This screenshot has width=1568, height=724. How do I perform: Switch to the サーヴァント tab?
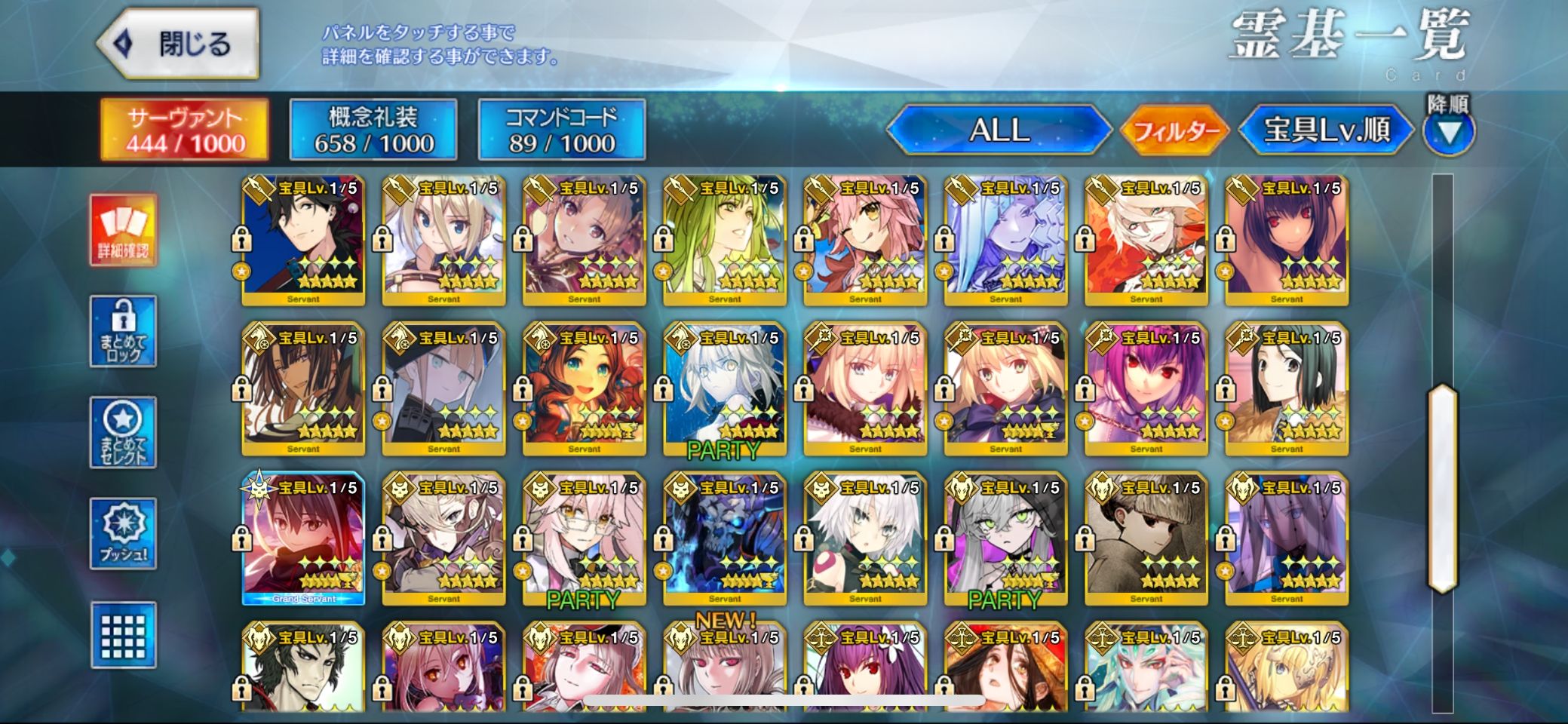pyautogui.click(x=185, y=130)
